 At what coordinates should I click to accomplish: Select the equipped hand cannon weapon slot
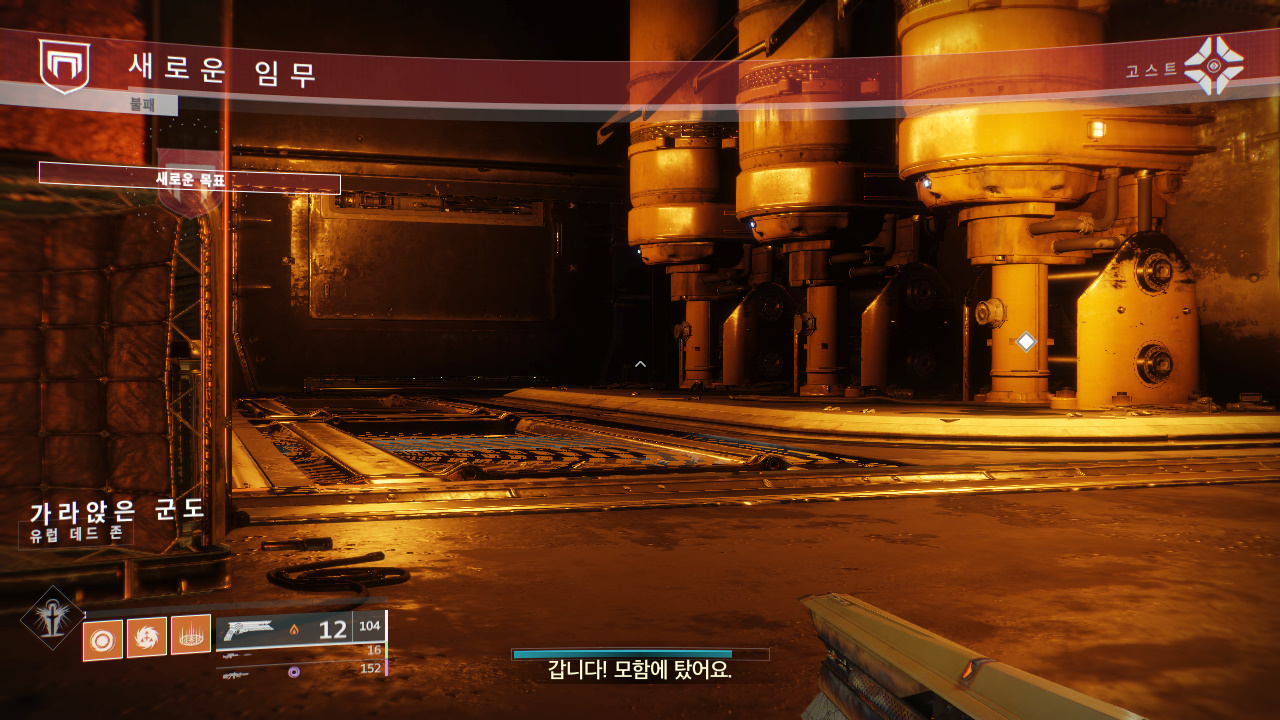coord(283,631)
